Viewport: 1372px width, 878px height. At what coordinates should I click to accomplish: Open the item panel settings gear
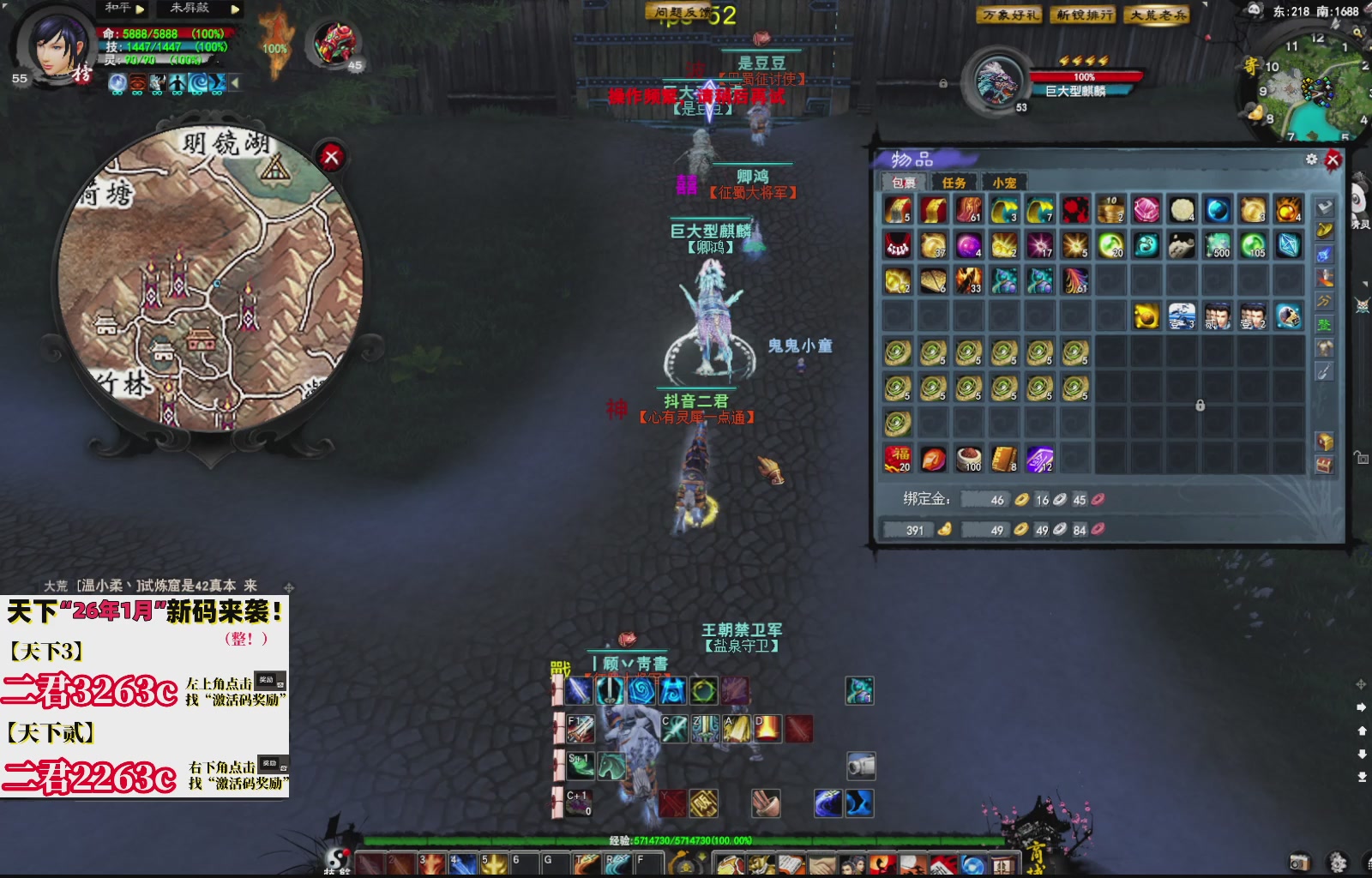(x=1310, y=159)
